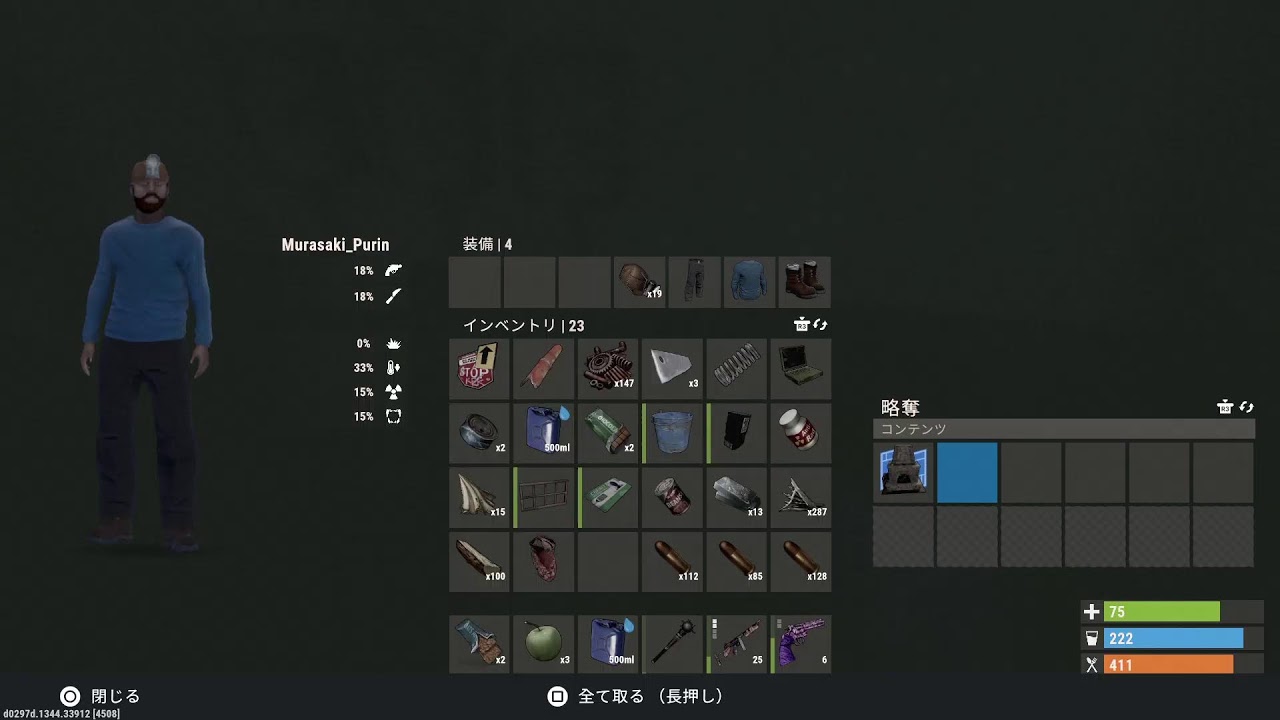Click the radiation status icon at 15%
Screen dimensions: 1280x720
[393, 393]
